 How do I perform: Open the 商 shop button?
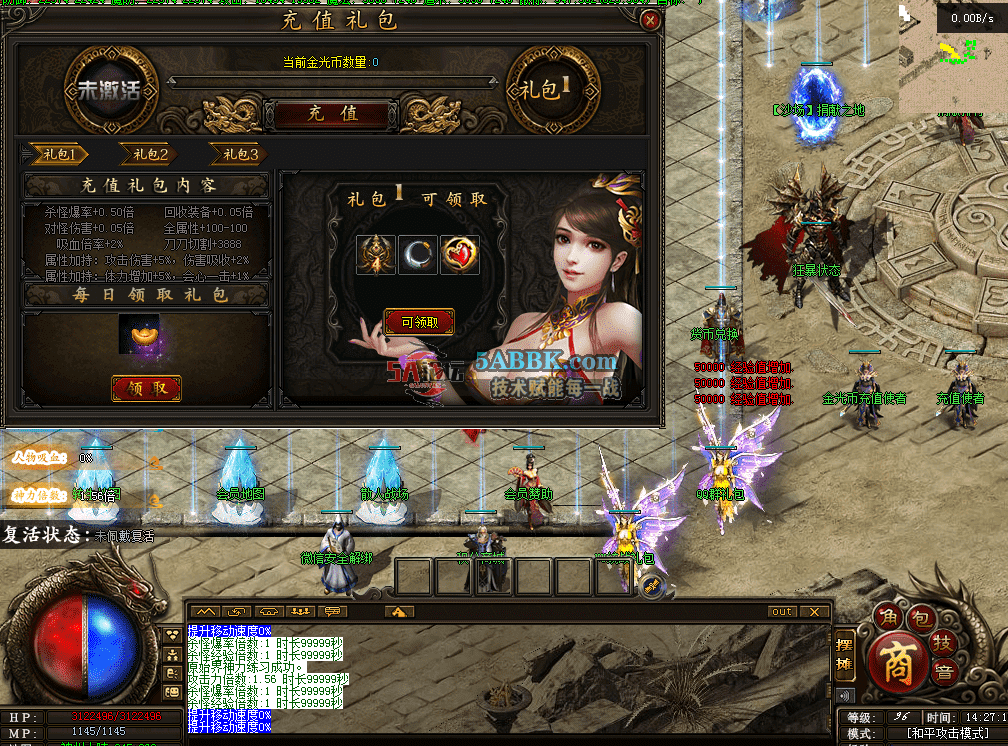897,664
